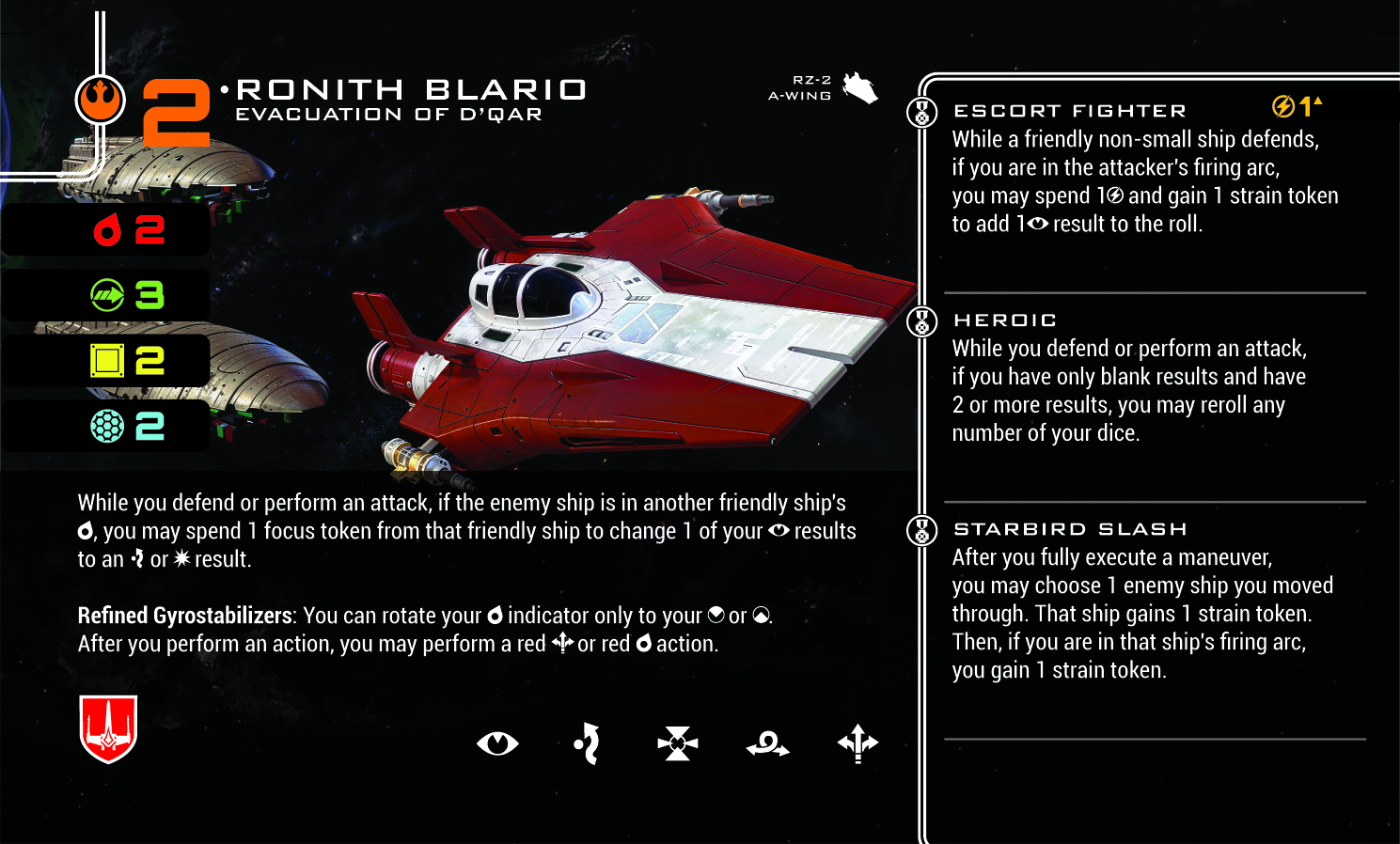Pick the Barrel Roll action icon
Viewport: 1400px width, 844px height.
pos(767,745)
